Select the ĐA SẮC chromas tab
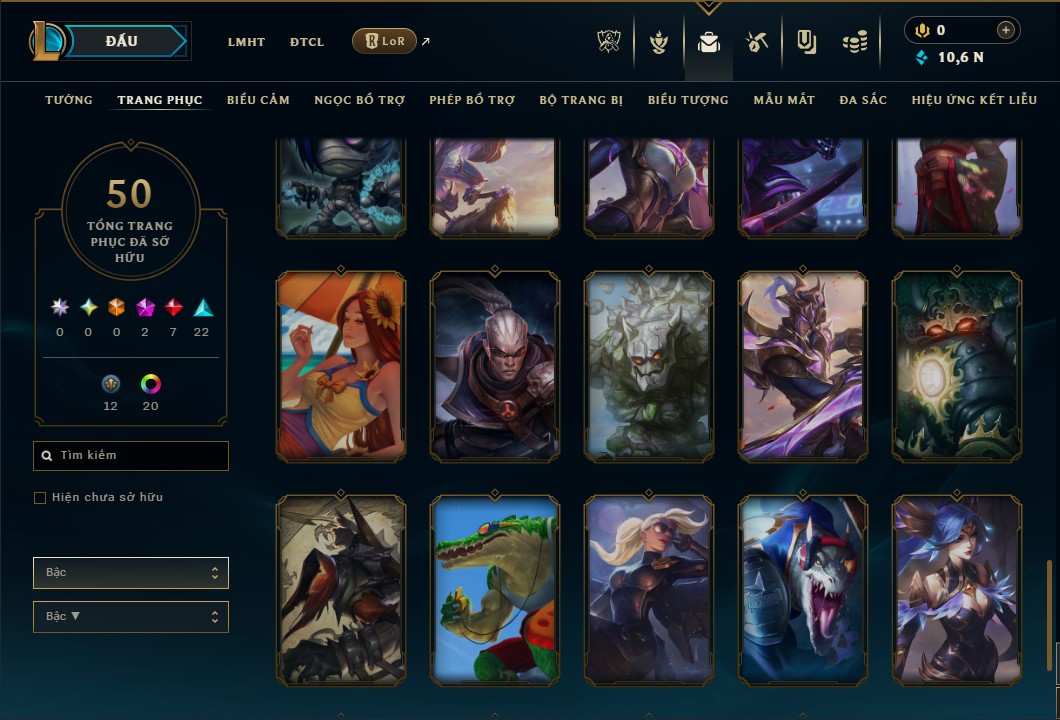 [x=863, y=100]
